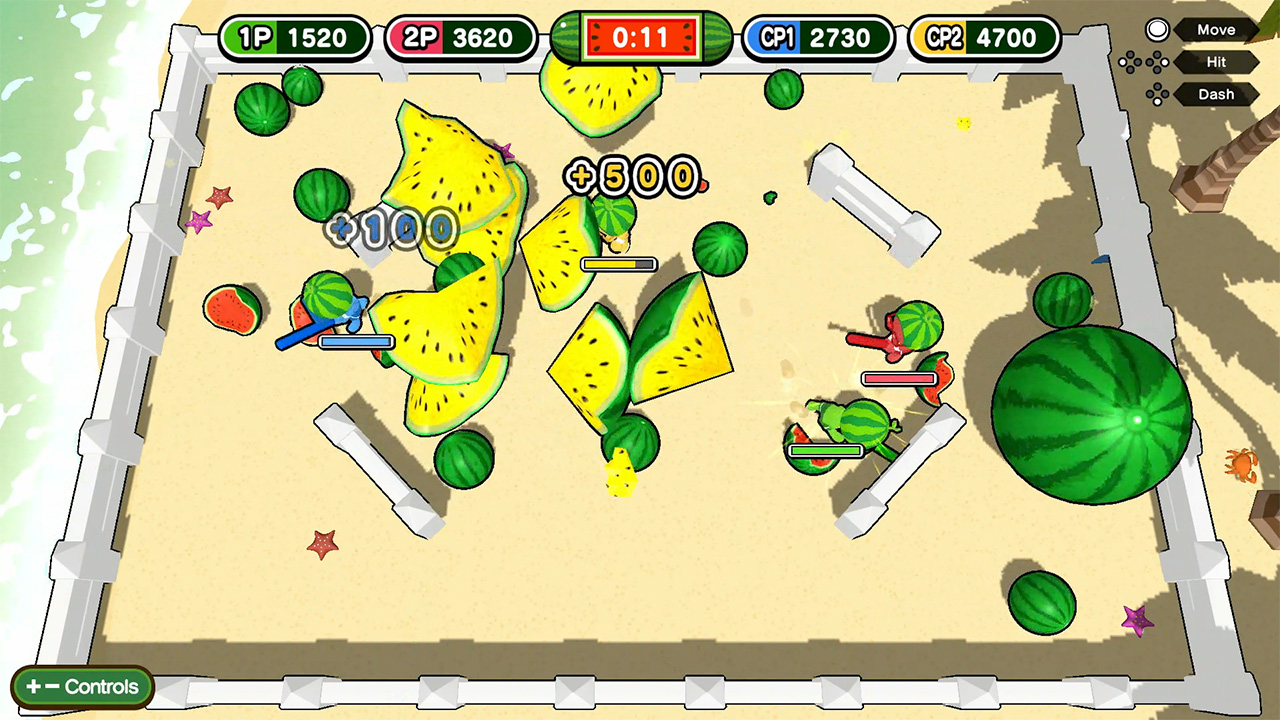Screen dimensions: 1280x720
Task: Click the Move control label
Action: 1215,29
